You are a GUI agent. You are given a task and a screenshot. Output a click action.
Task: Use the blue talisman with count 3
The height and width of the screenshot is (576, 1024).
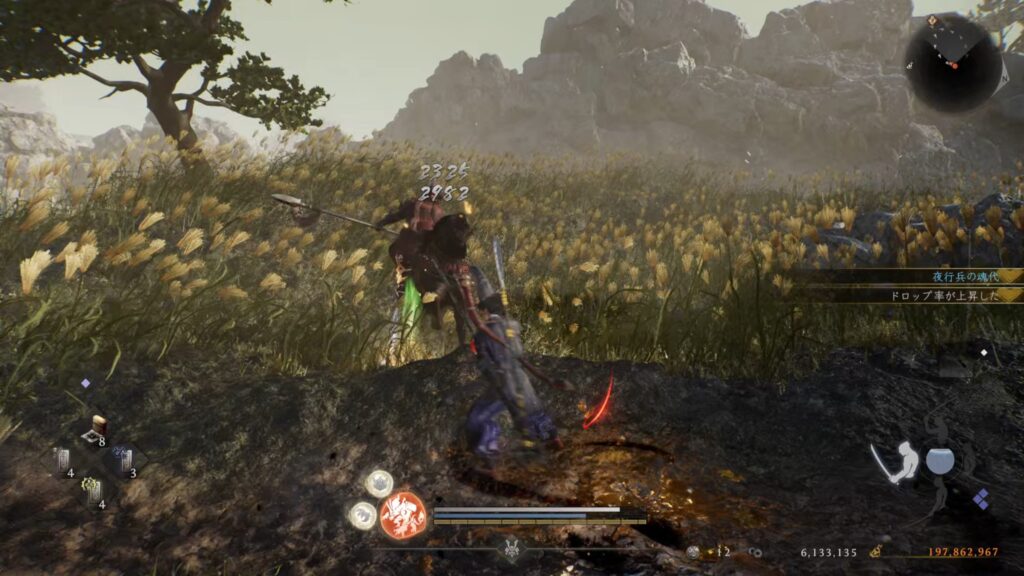[x=122, y=462]
